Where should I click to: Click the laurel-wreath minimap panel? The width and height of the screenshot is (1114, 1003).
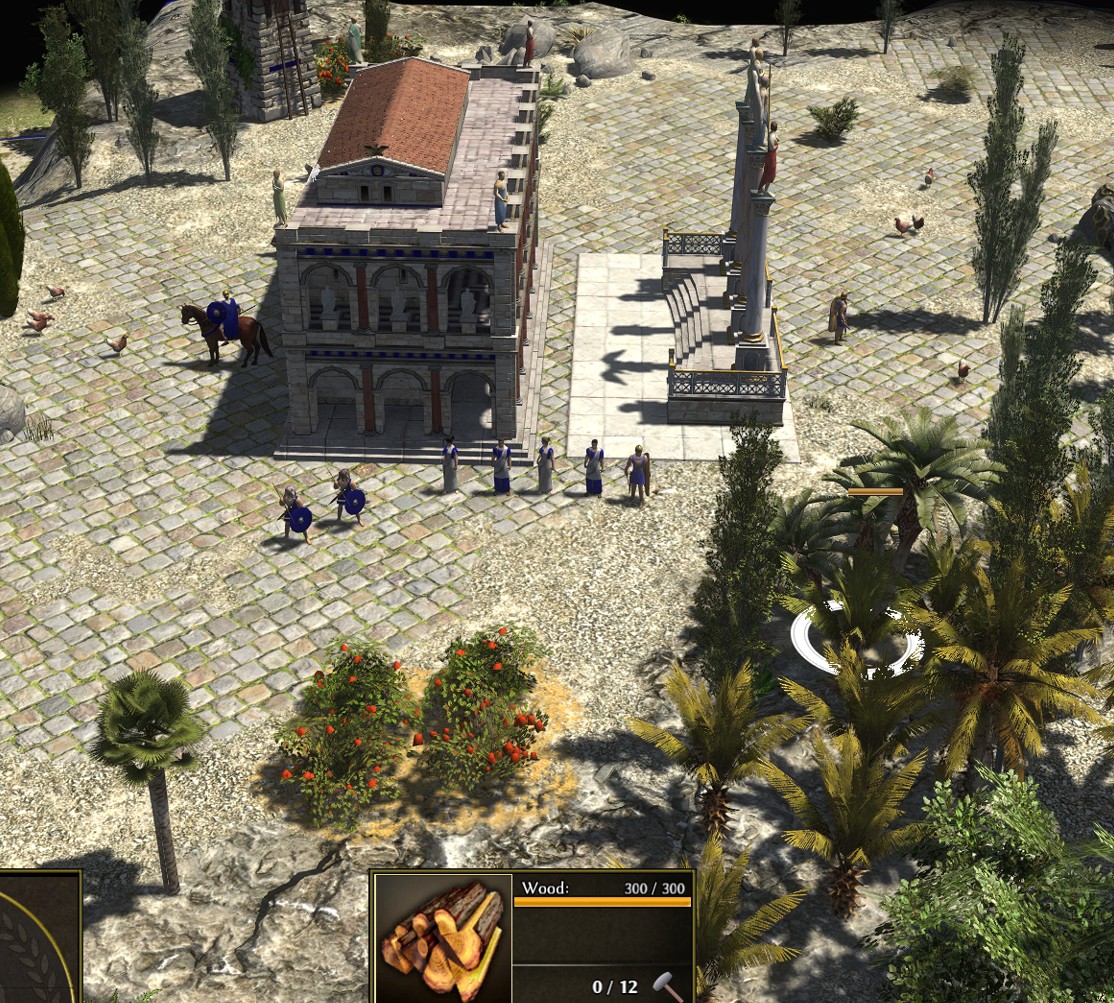click(36, 939)
